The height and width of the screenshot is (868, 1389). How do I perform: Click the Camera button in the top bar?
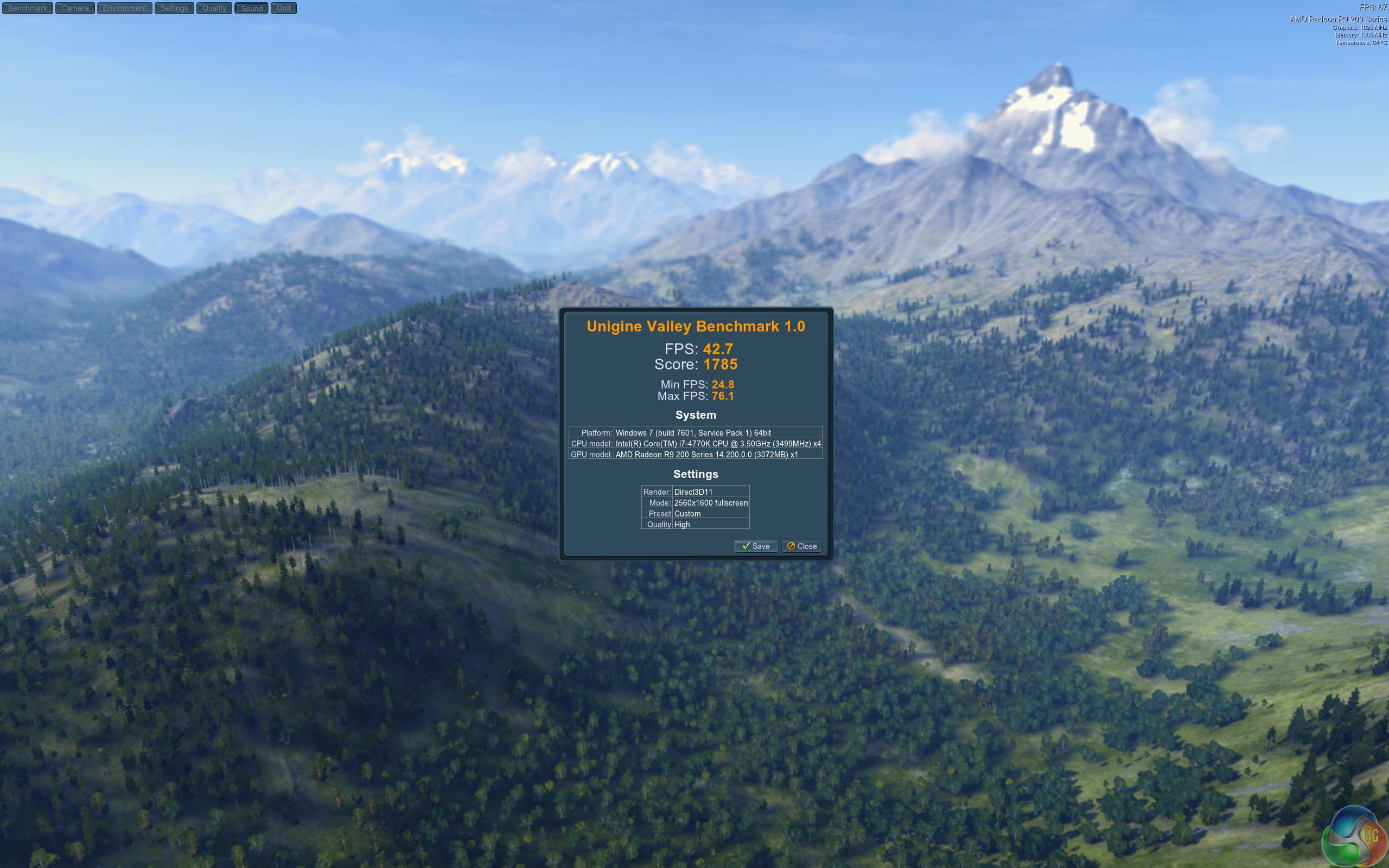pos(75,8)
